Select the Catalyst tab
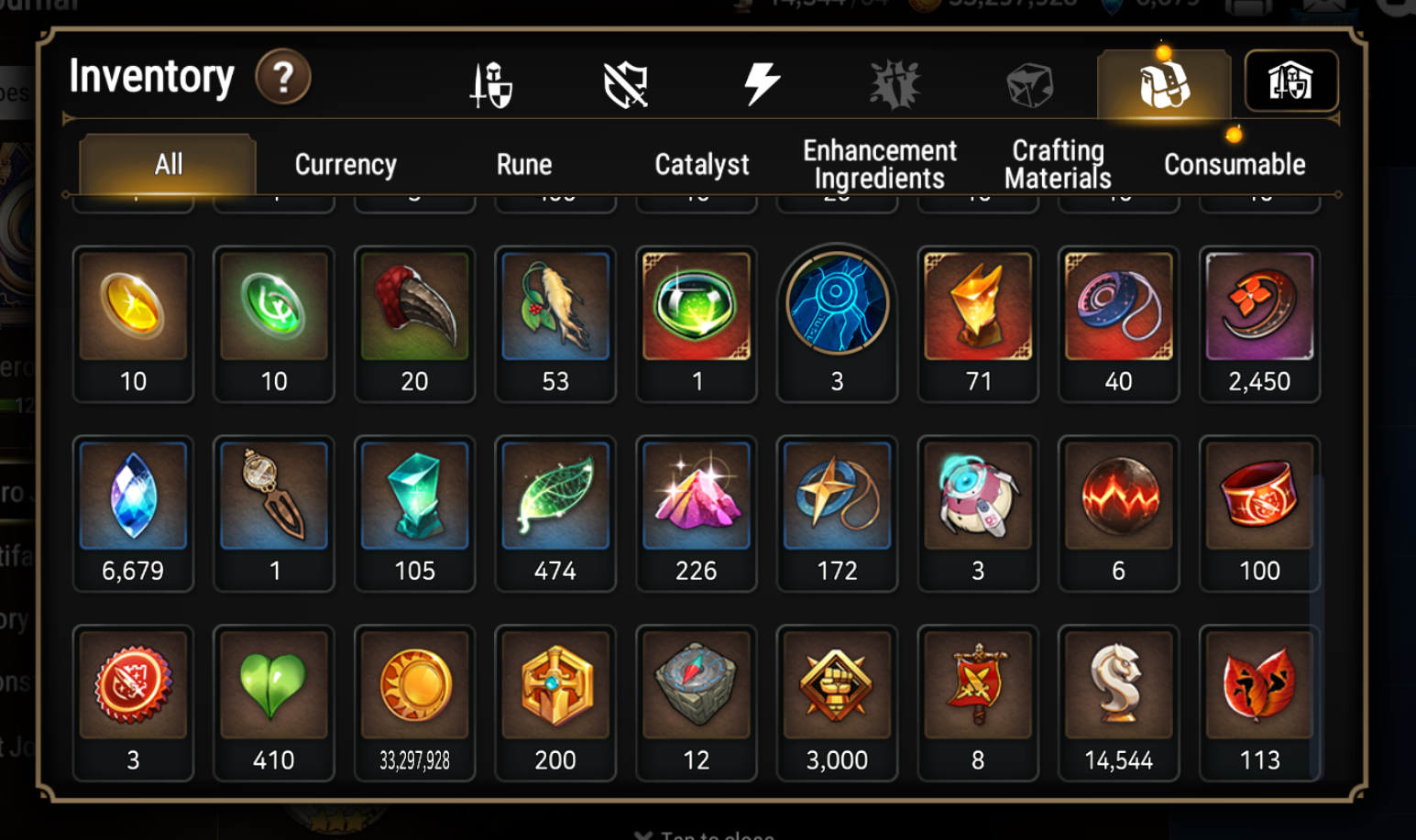Screen dimensions: 1416x840 coord(701,164)
